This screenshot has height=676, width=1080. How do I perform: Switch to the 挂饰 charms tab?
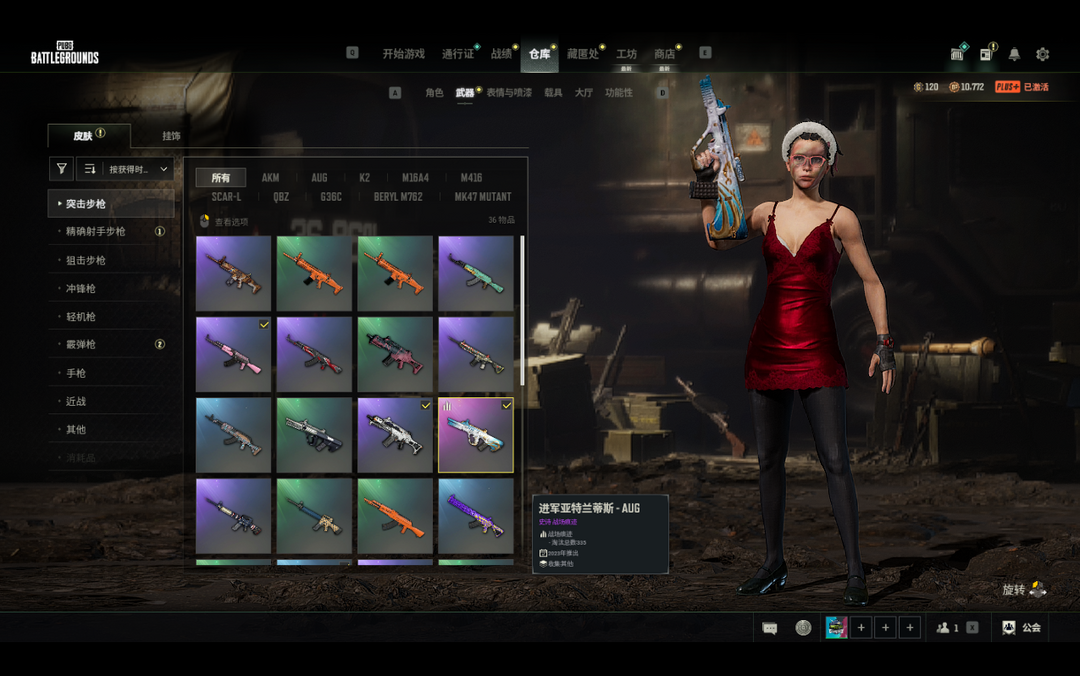pos(171,136)
